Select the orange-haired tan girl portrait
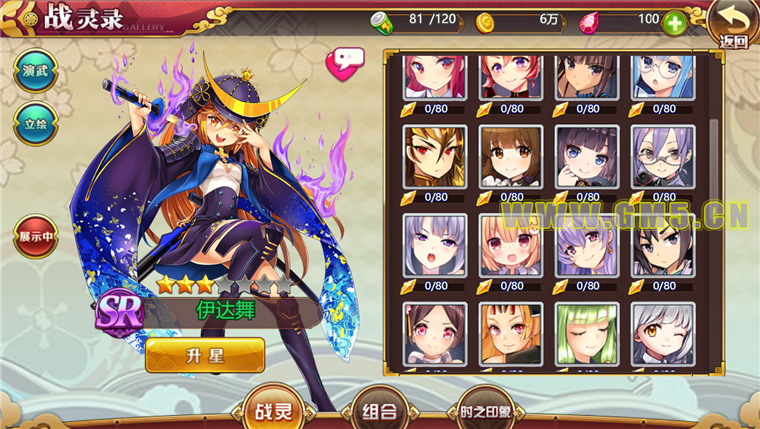 coord(511,334)
